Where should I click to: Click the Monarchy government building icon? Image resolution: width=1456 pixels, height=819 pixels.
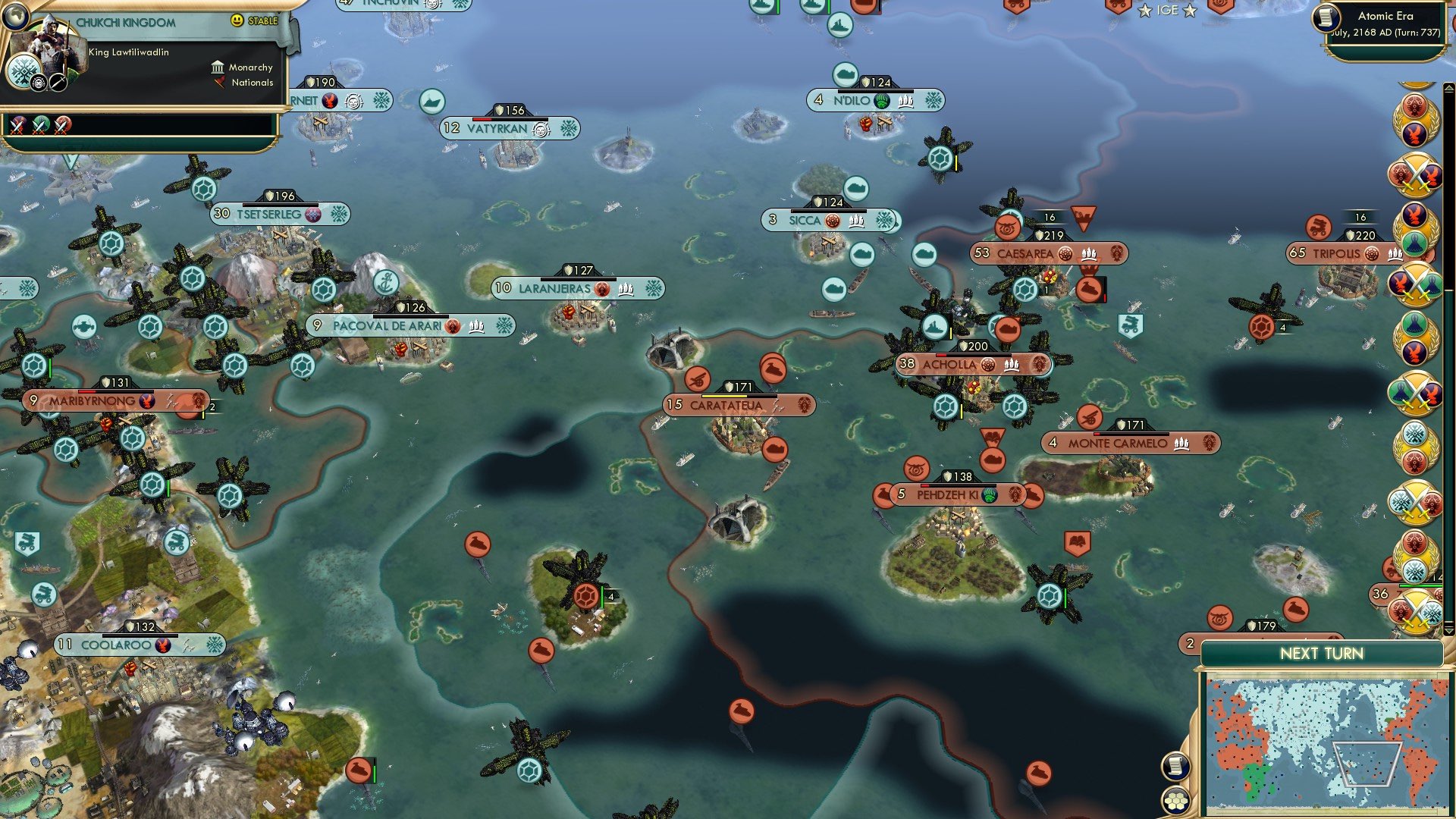(x=218, y=67)
